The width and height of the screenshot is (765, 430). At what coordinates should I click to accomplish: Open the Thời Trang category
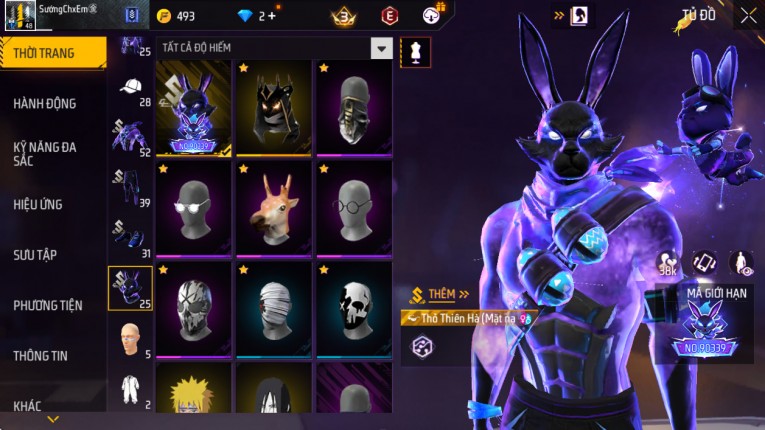[52, 53]
